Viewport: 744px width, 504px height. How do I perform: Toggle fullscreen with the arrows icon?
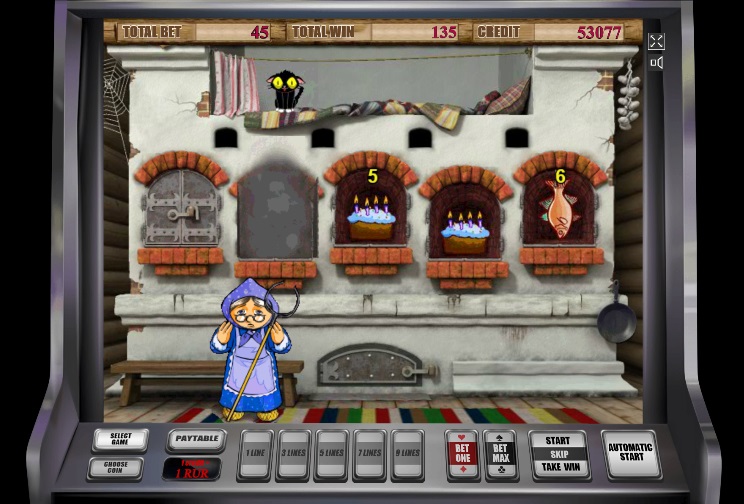656,41
